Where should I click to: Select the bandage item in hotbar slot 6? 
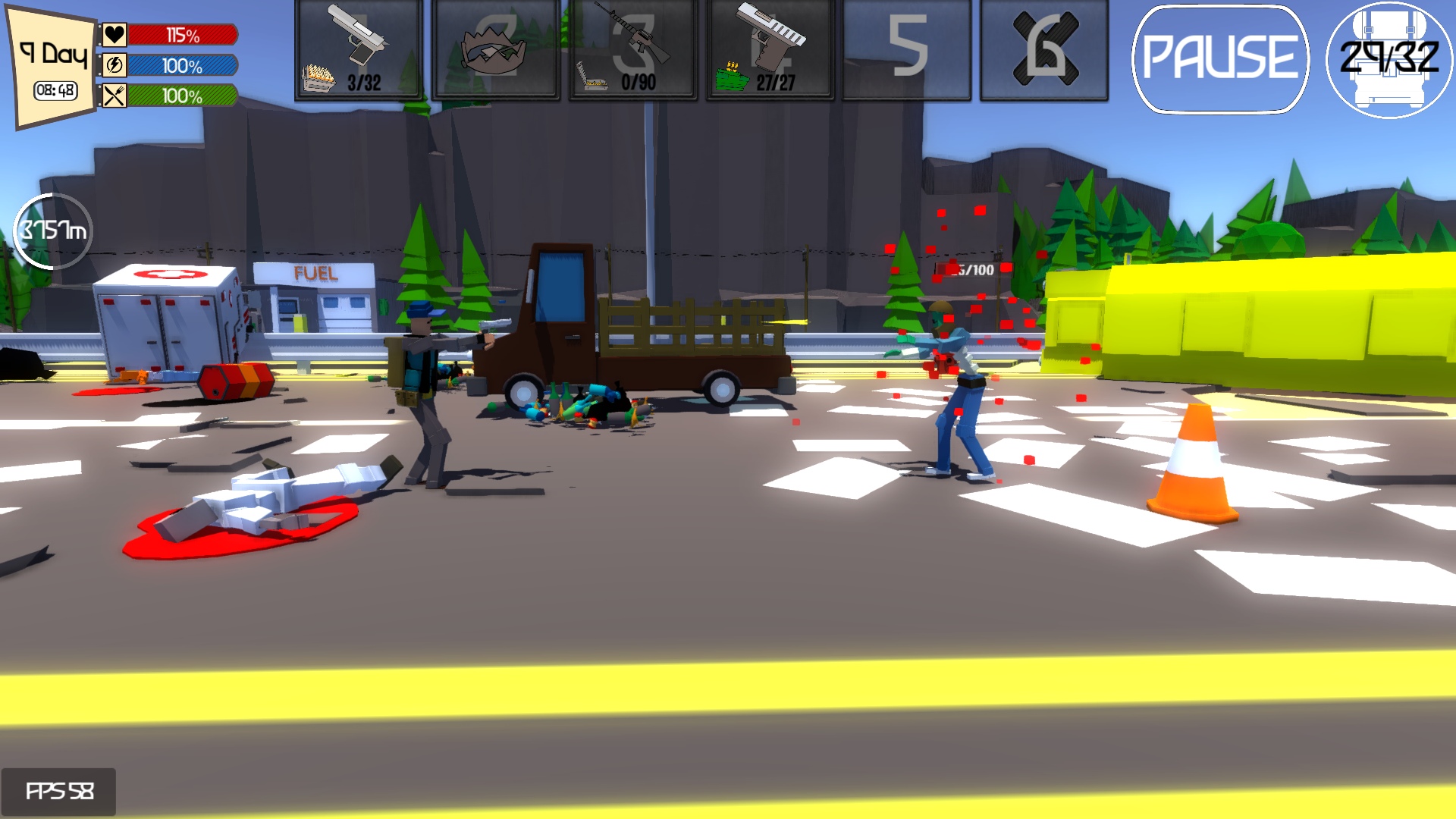pyautogui.click(x=1046, y=49)
